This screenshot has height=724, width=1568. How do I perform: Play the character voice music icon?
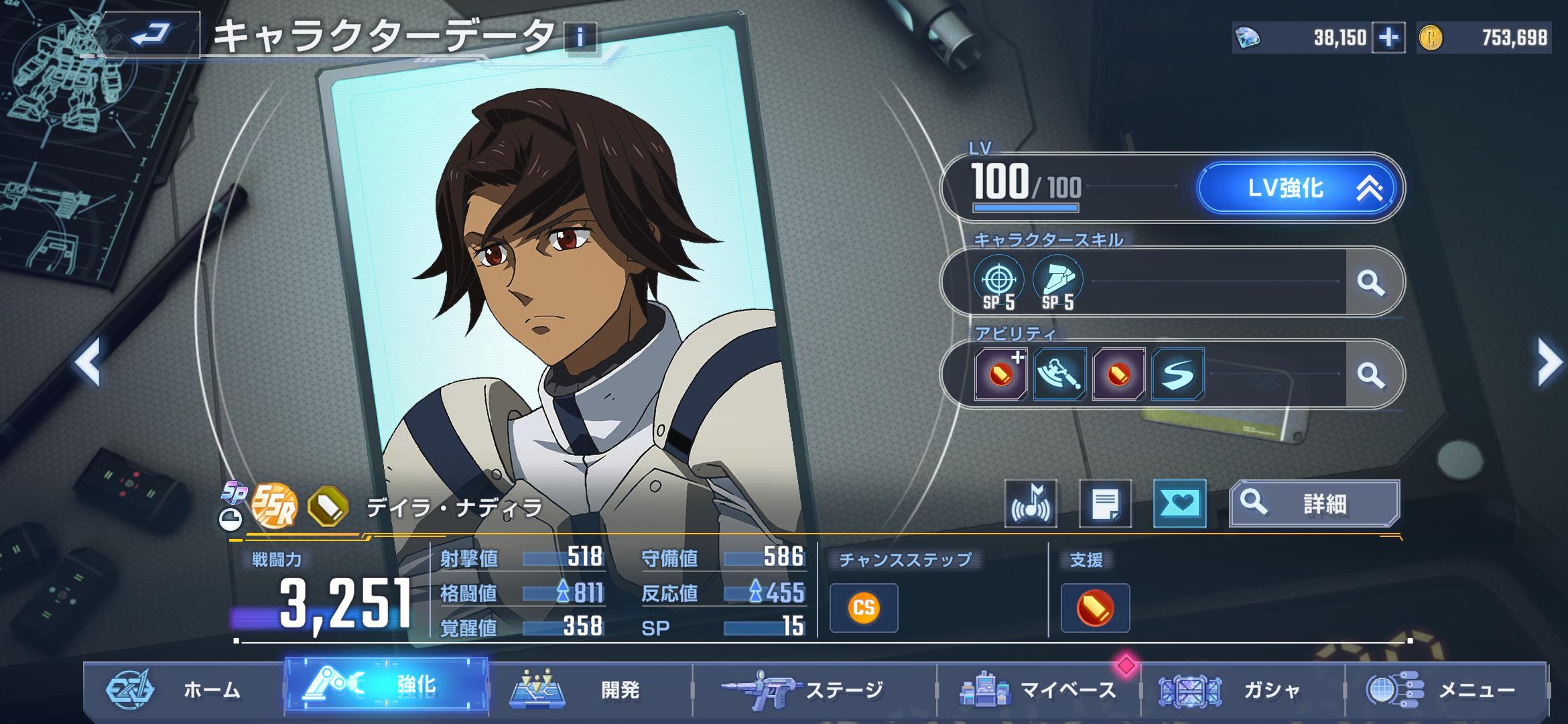[1031, 504]
